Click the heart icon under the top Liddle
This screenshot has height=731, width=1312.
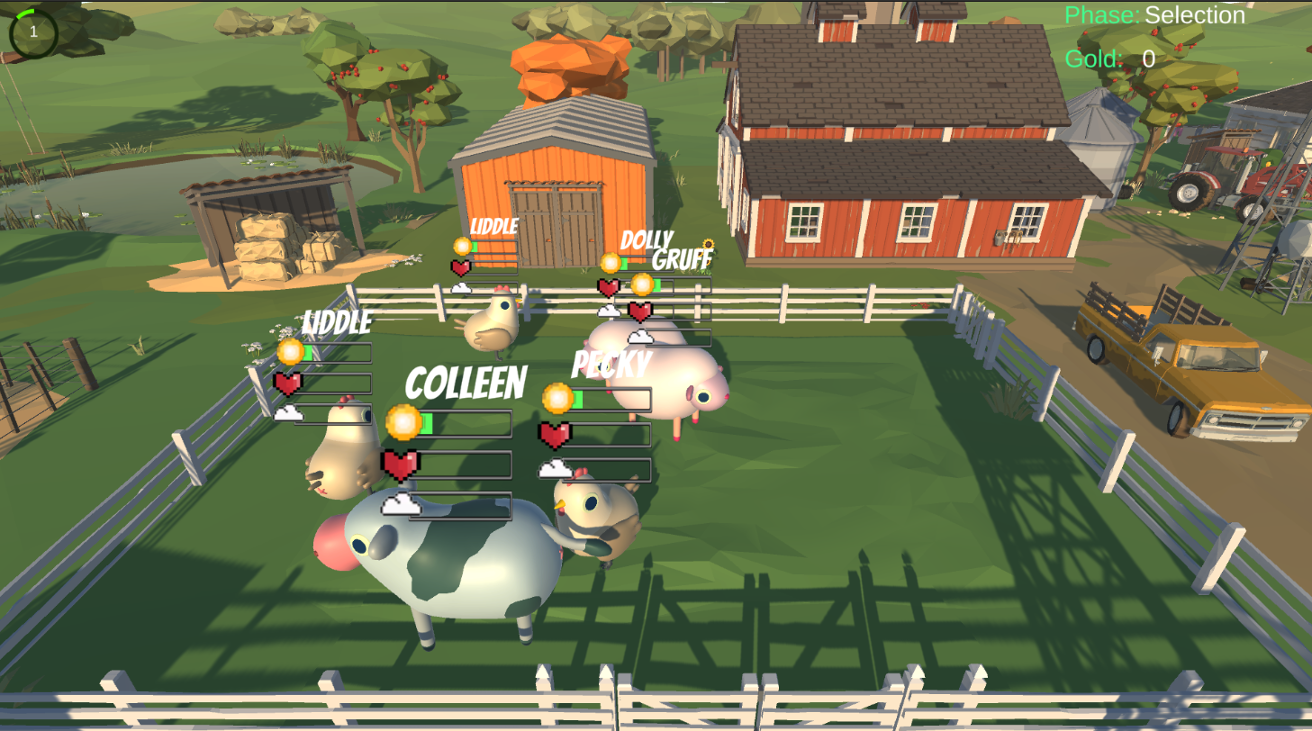459,268
